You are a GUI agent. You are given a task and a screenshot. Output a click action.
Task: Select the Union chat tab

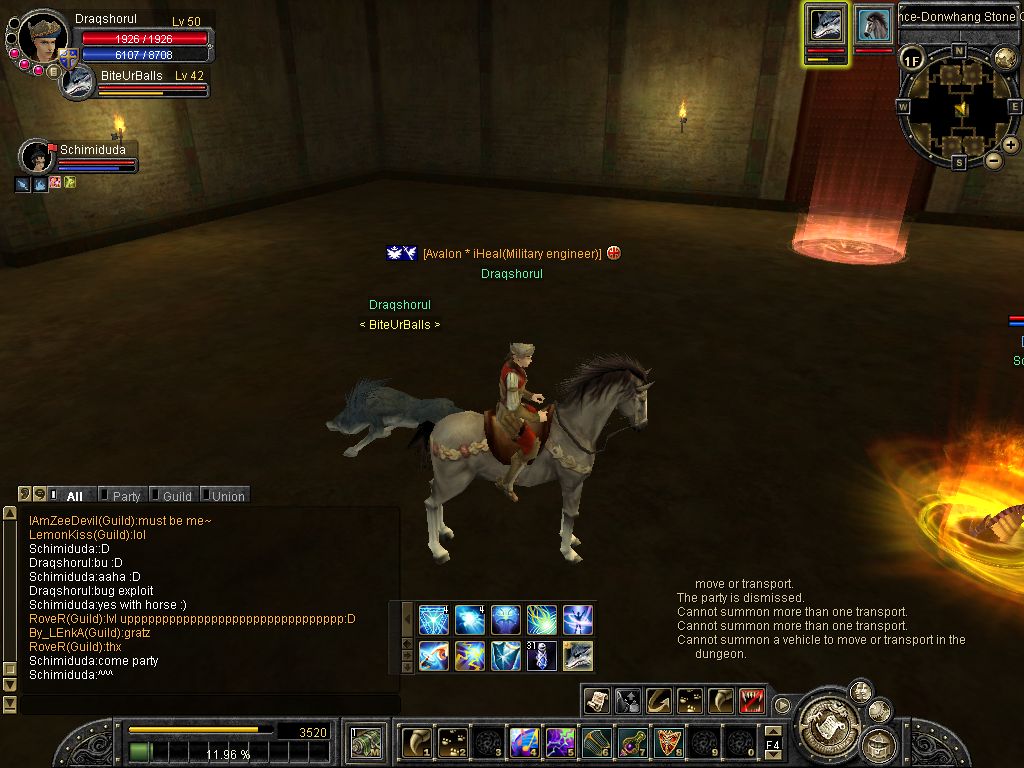(227, 496)
